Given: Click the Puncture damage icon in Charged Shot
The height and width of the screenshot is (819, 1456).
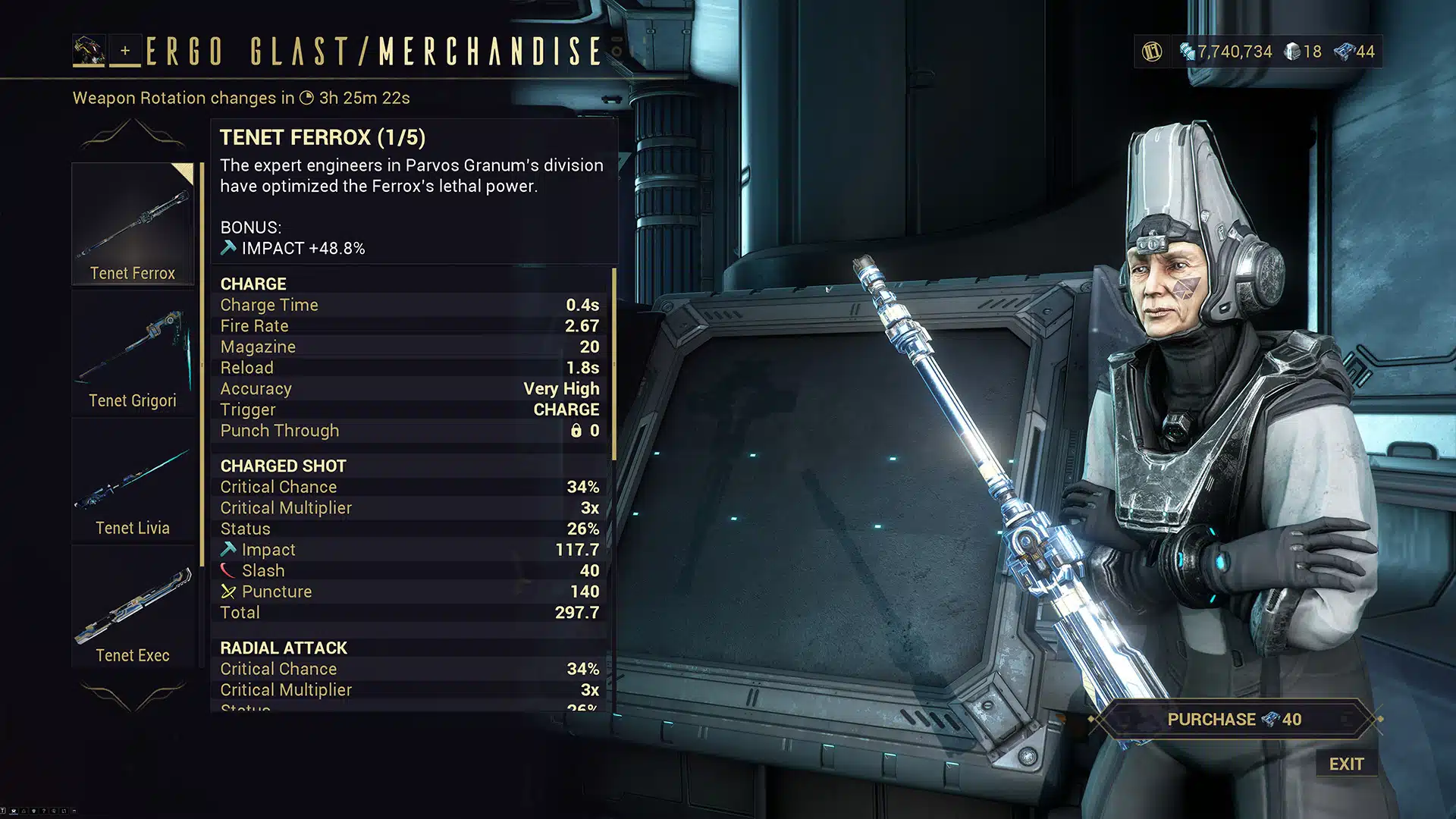Looking at the screenshot, I should tap(228, 591).
